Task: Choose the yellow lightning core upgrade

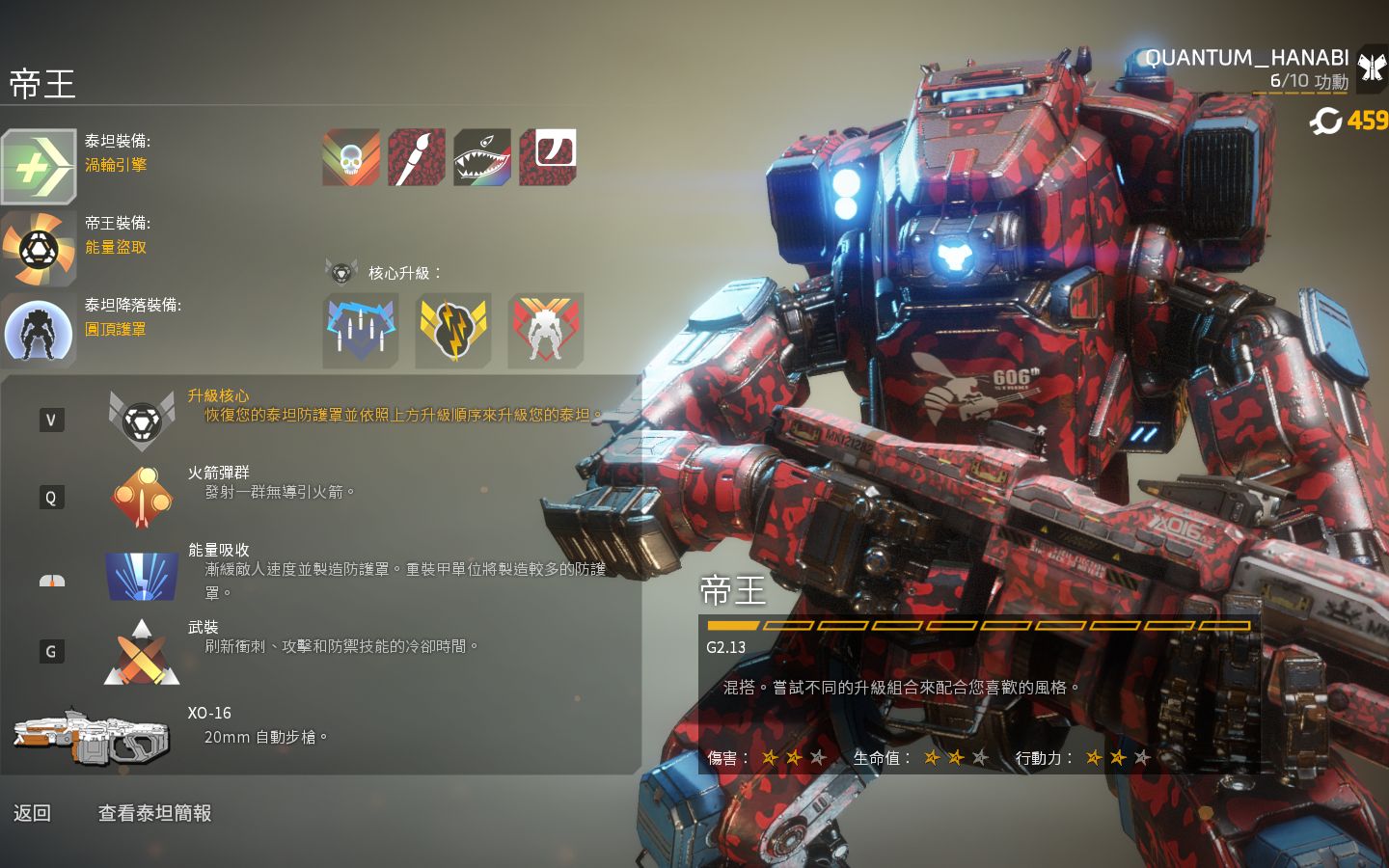Action: point(453,331)
